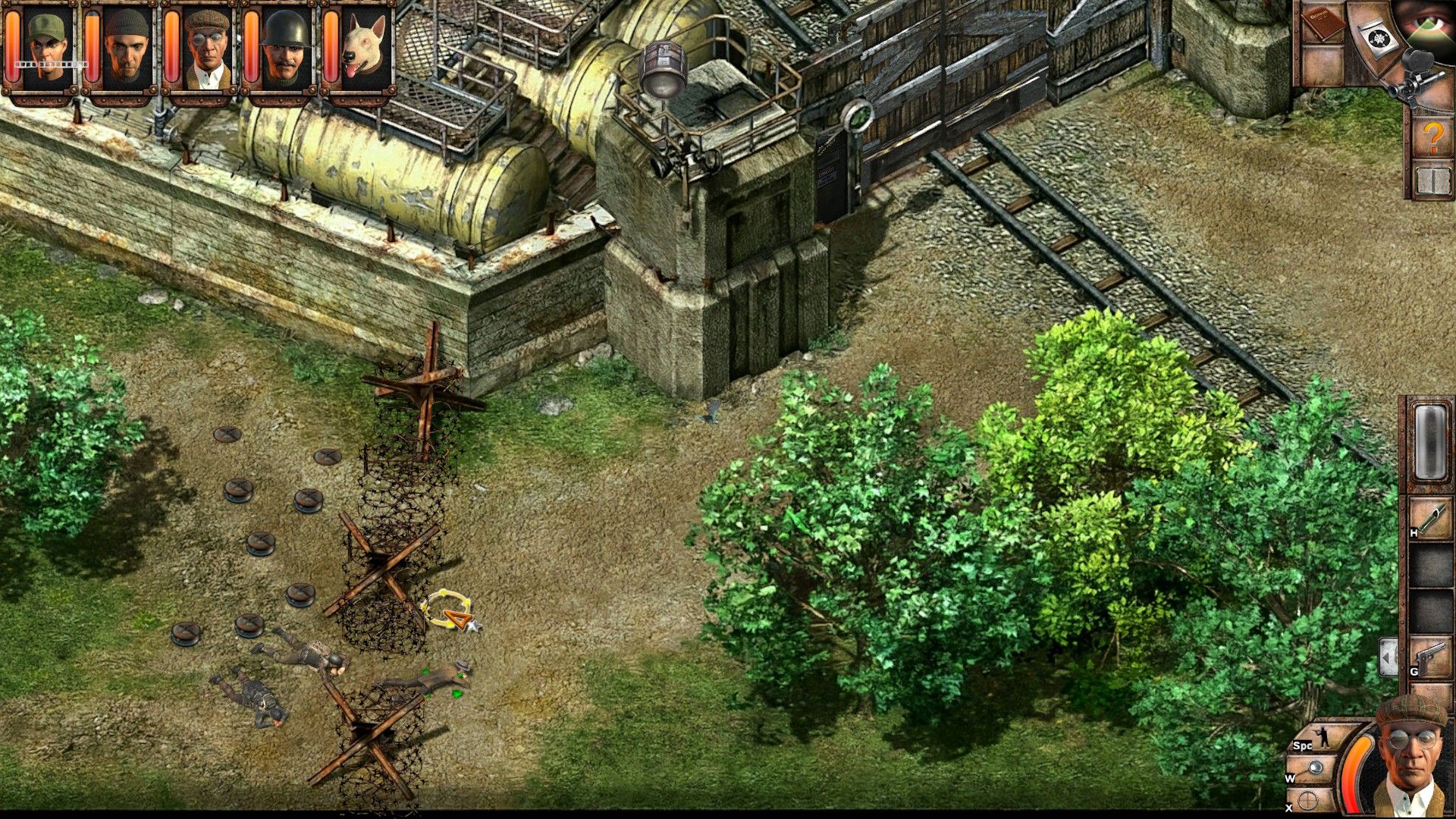
Task: Activate the crosshair target action
Action: (1309, 800)
